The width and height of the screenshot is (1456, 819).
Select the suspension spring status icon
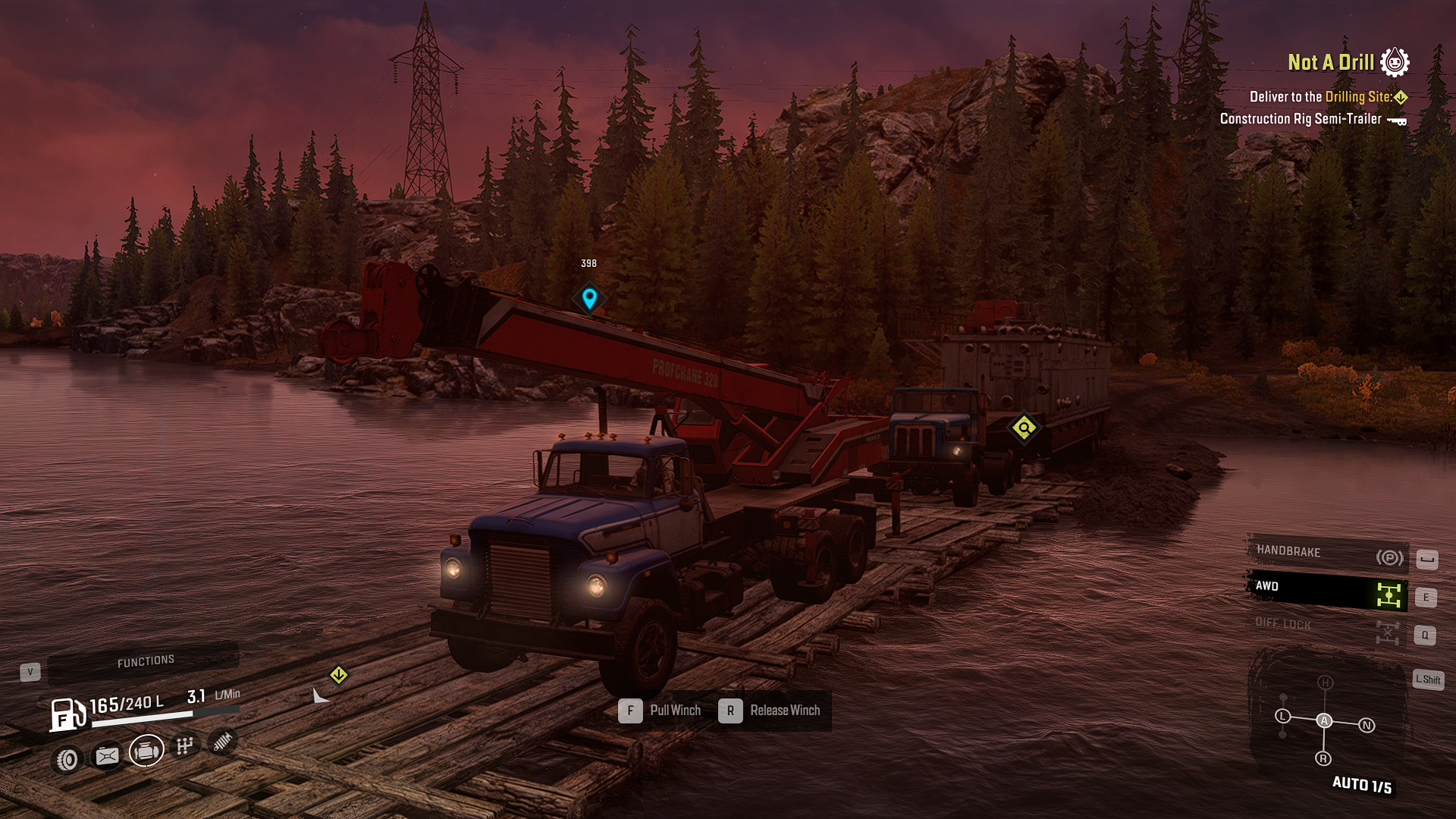point(222,742)
